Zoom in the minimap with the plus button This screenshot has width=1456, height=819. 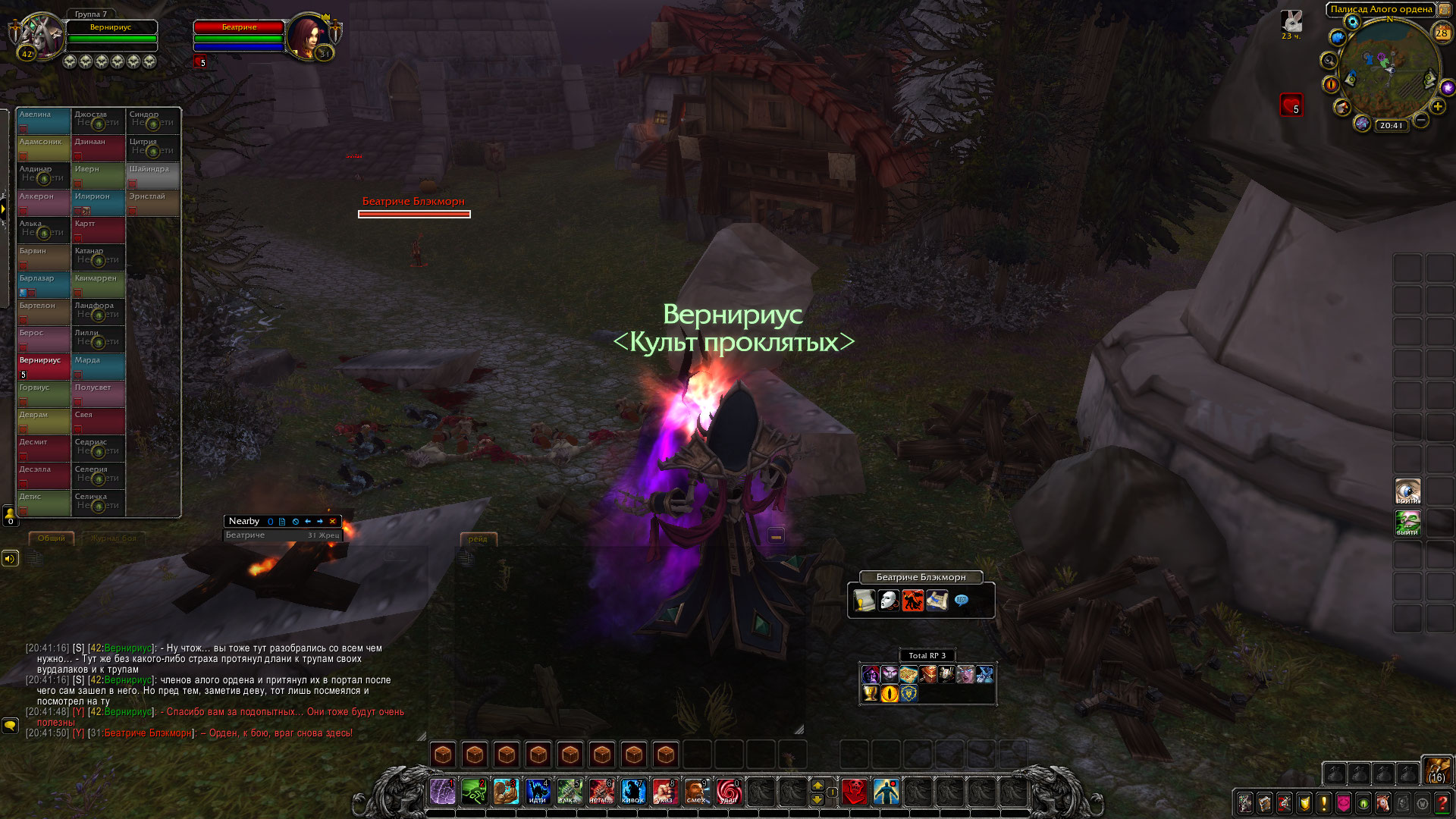(x=1438, y=106)
